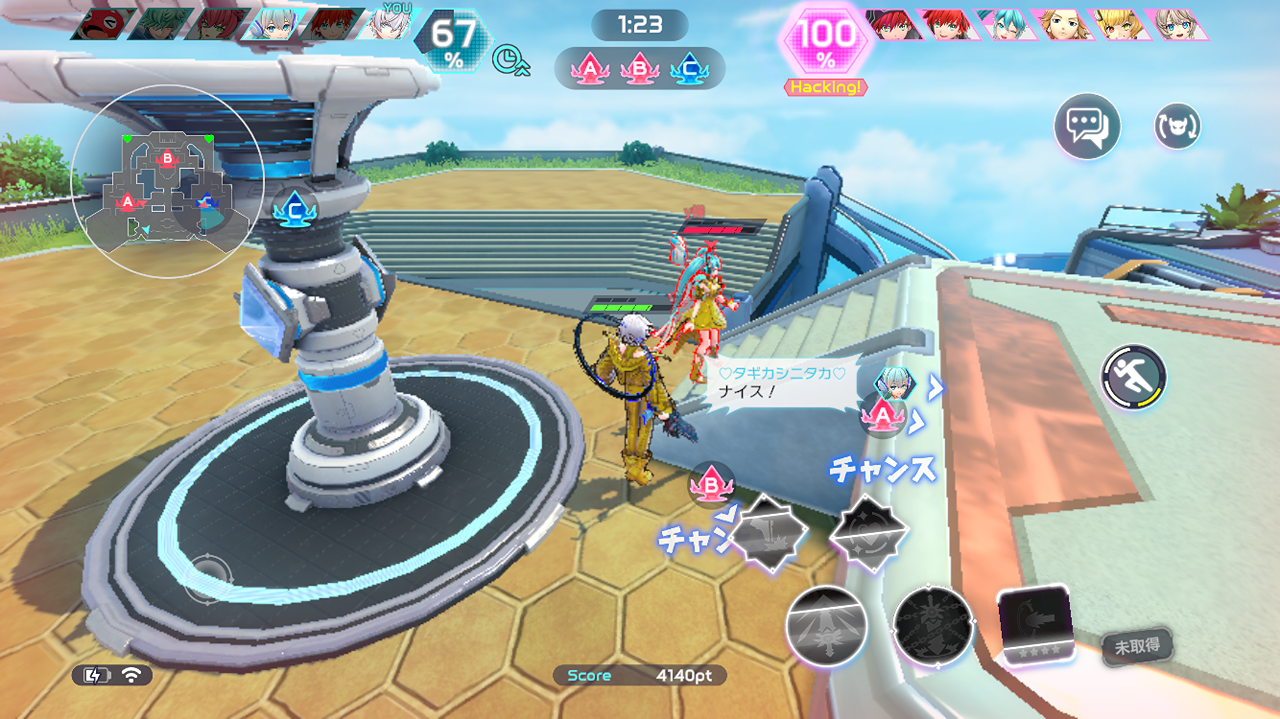Trigger the four-star hero ability card
This screenshot has height=719, width=1280.
pos(1036,622)
